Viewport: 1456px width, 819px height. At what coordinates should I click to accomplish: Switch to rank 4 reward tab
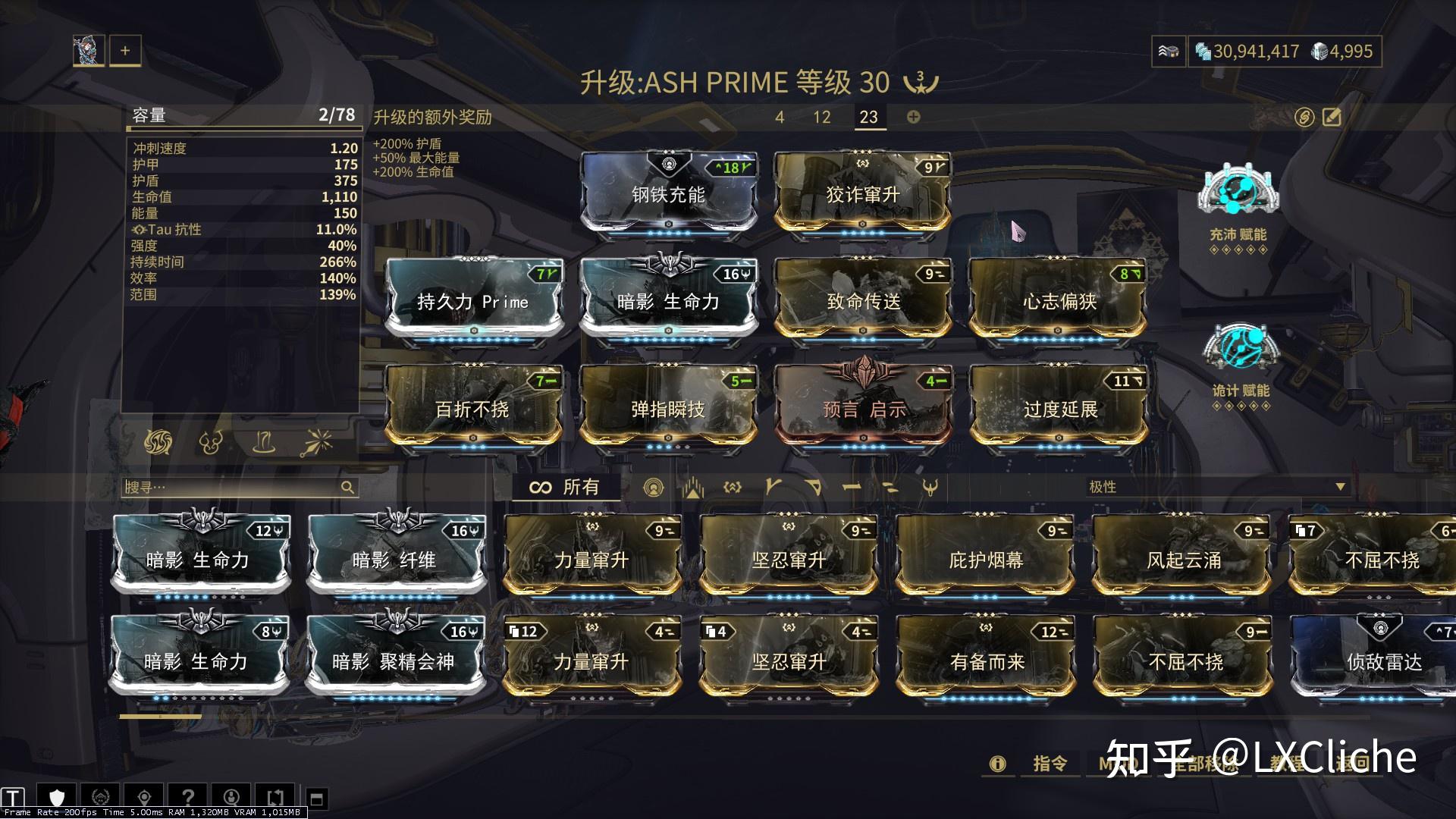[779, 118]
